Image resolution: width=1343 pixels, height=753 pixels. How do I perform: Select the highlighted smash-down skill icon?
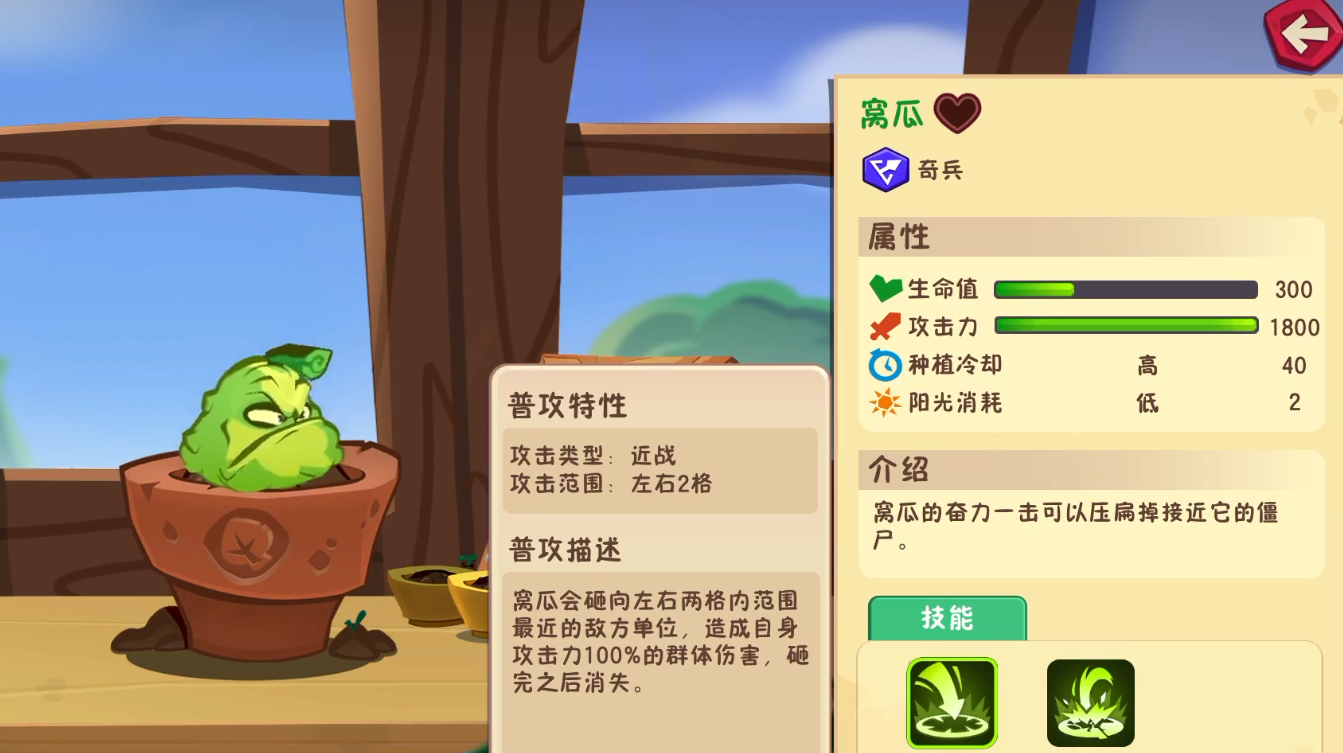point(951,702)
